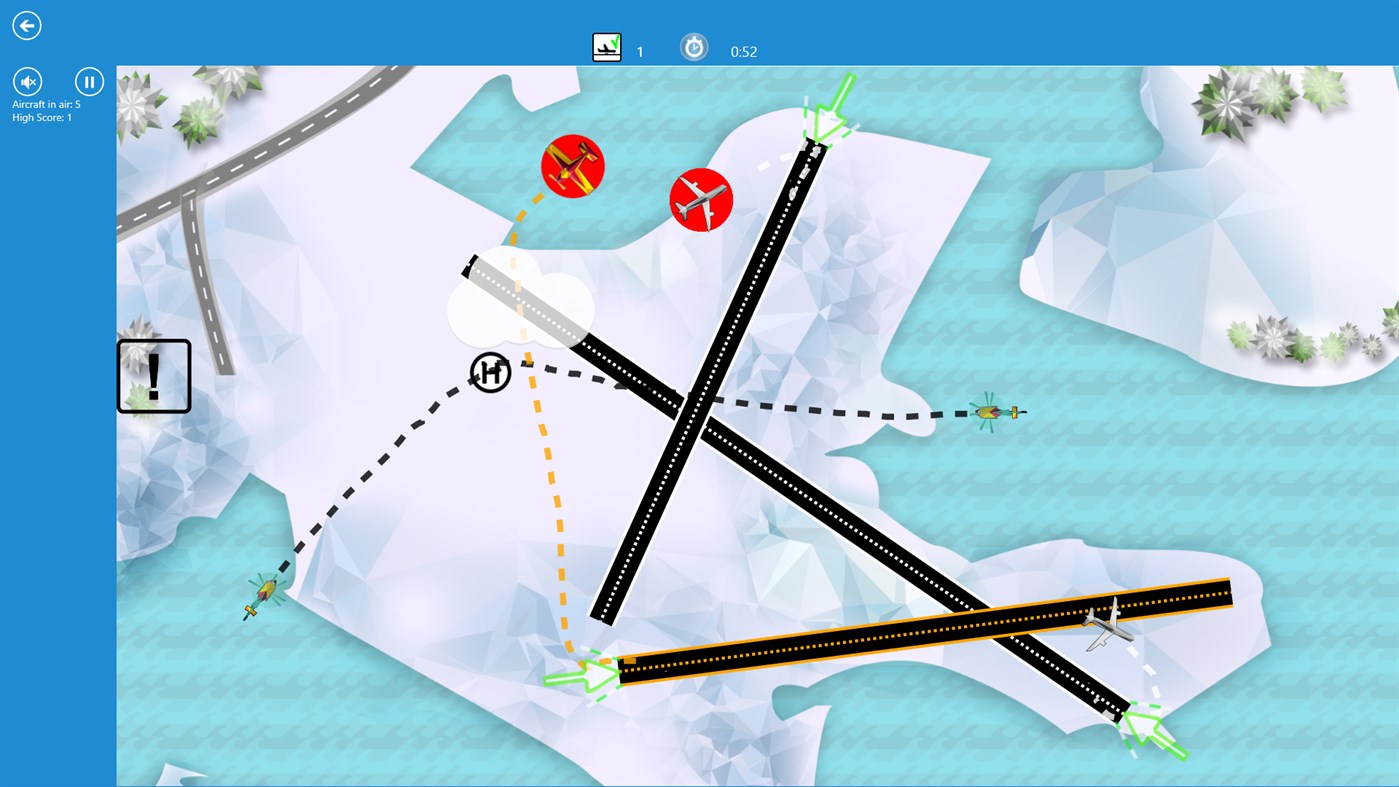Select the helipad H marker
This screenshot has height=787, width=1399.
pos(489,372)
